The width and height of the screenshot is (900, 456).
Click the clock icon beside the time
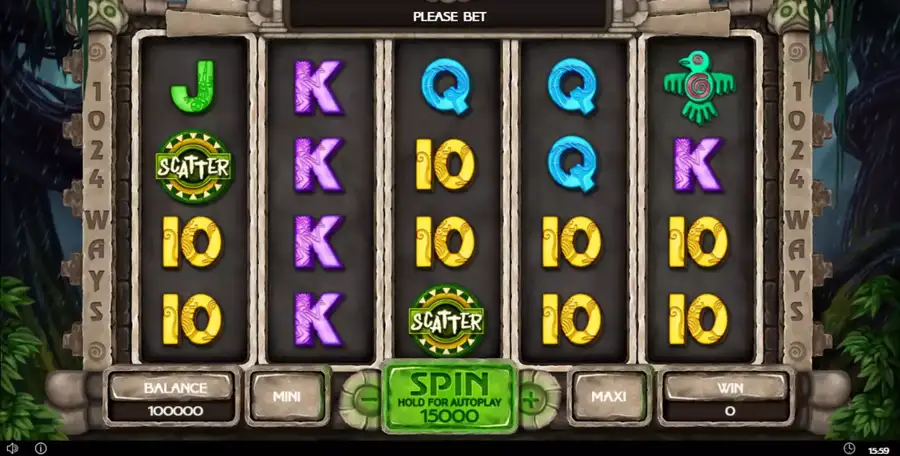(848, 448)
